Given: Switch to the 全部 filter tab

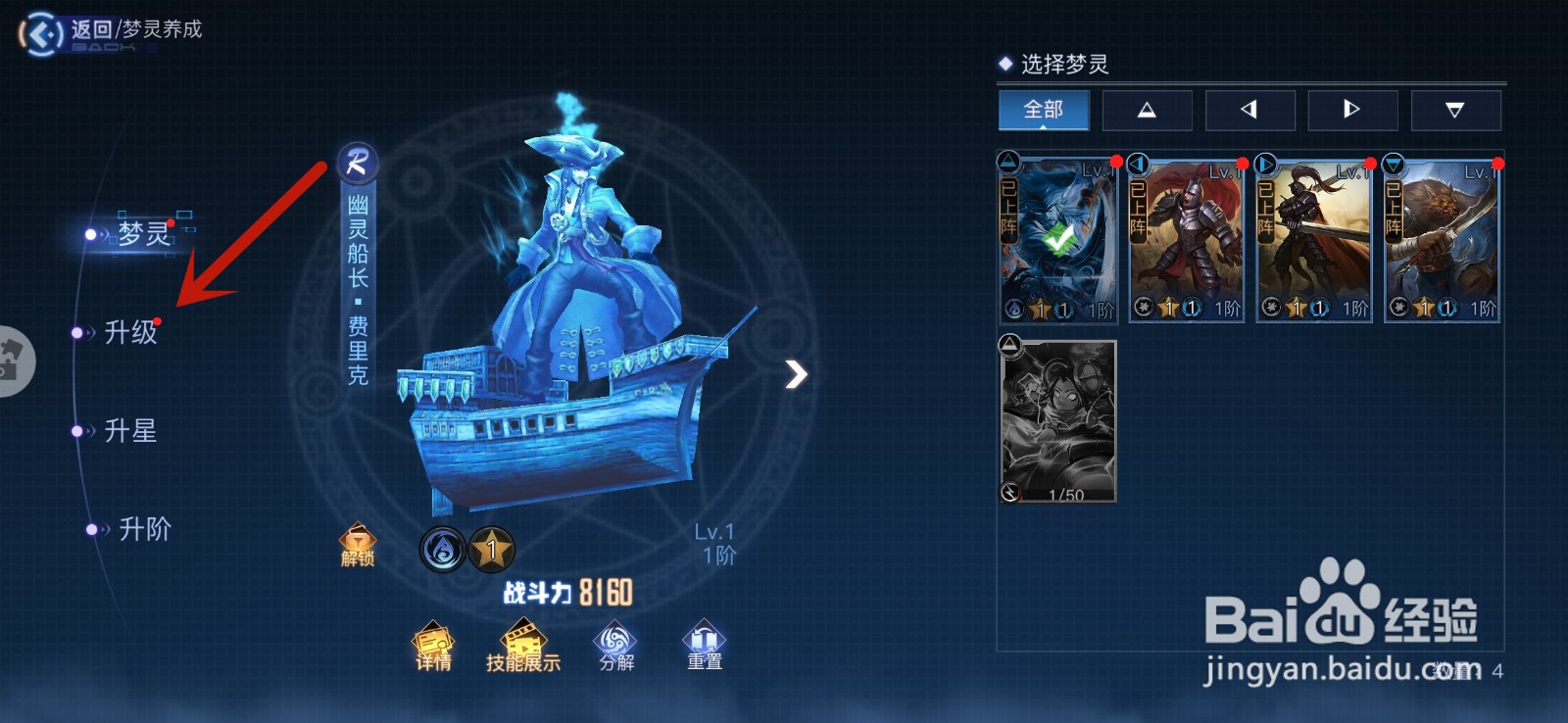Looking at the screenshot, I should pos(1044,110).
